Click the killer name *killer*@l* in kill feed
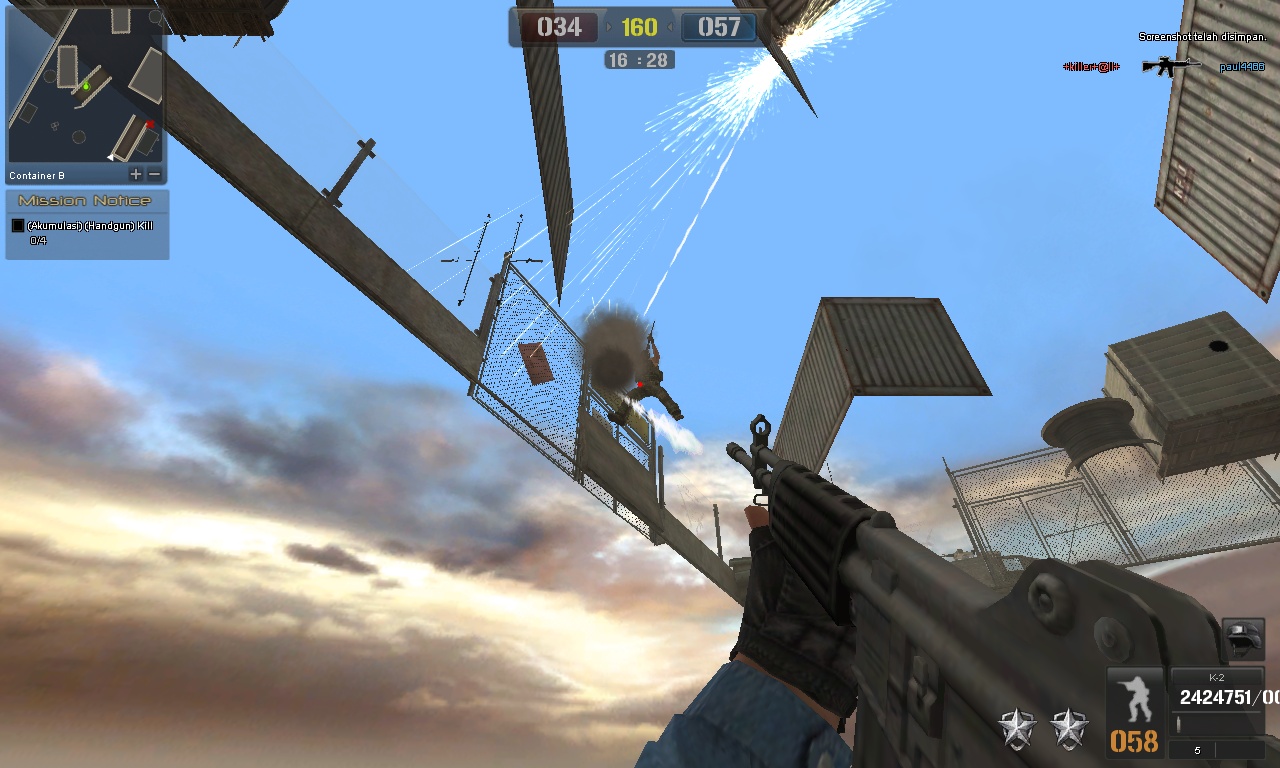1280x768 pixels. click(1090, 68)
